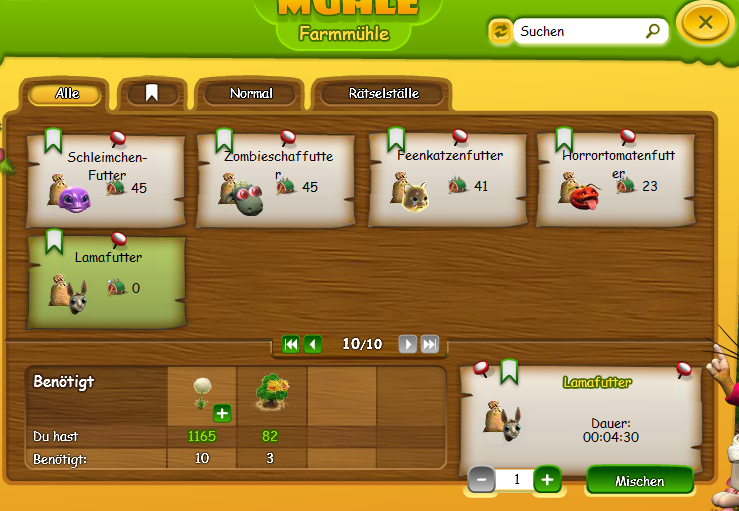The image size is (739, 511).
Task: Switch to the Alle tab
Action: click(x=67, y=94)
